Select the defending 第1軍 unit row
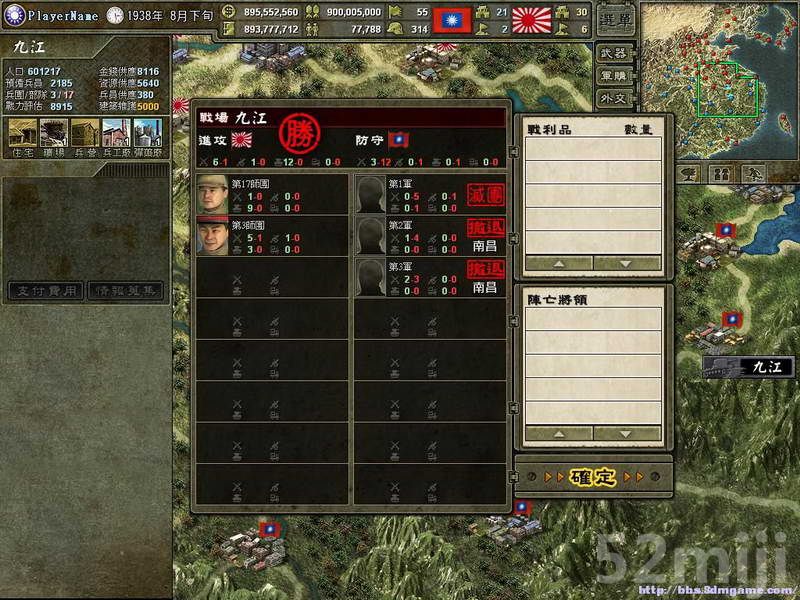The height and width of the screenshot is (600, 800). [x=430, y=194]
